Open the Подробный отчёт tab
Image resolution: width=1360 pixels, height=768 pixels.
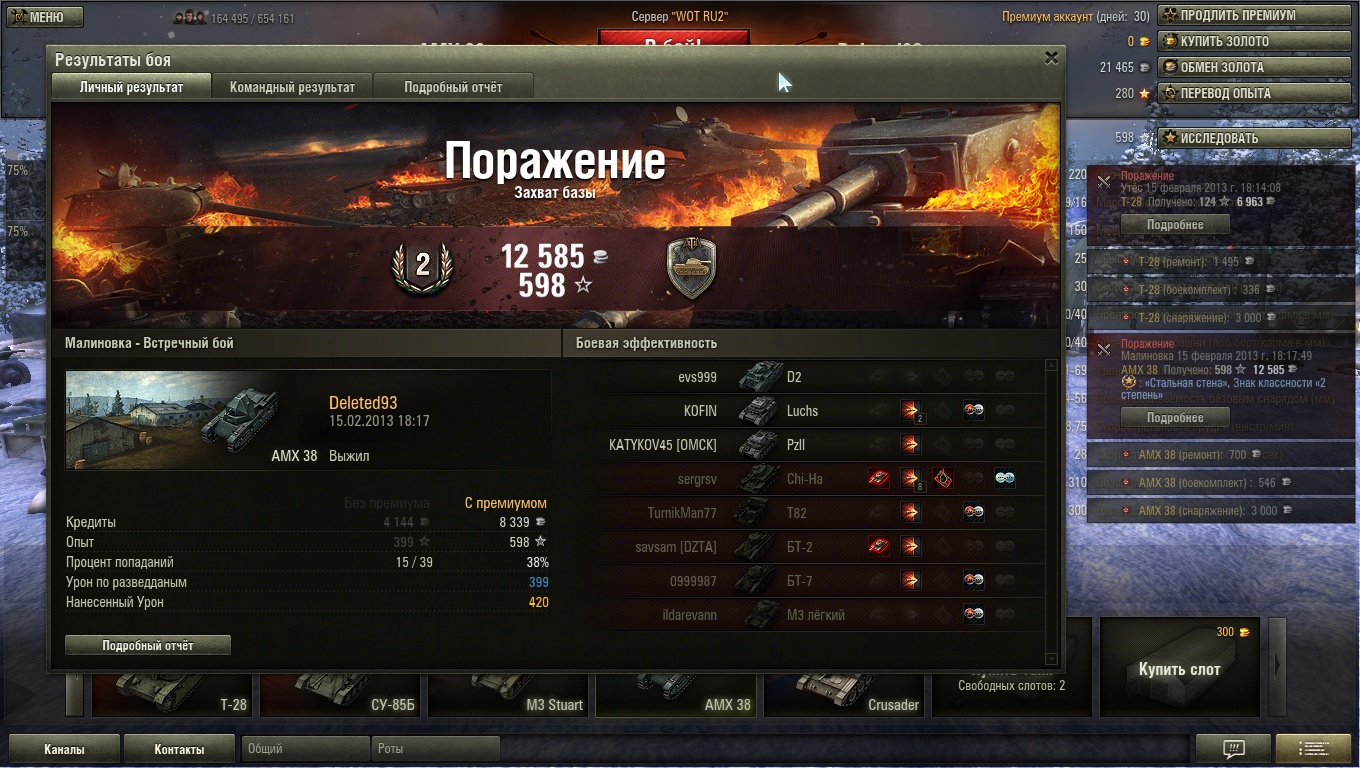453,87
